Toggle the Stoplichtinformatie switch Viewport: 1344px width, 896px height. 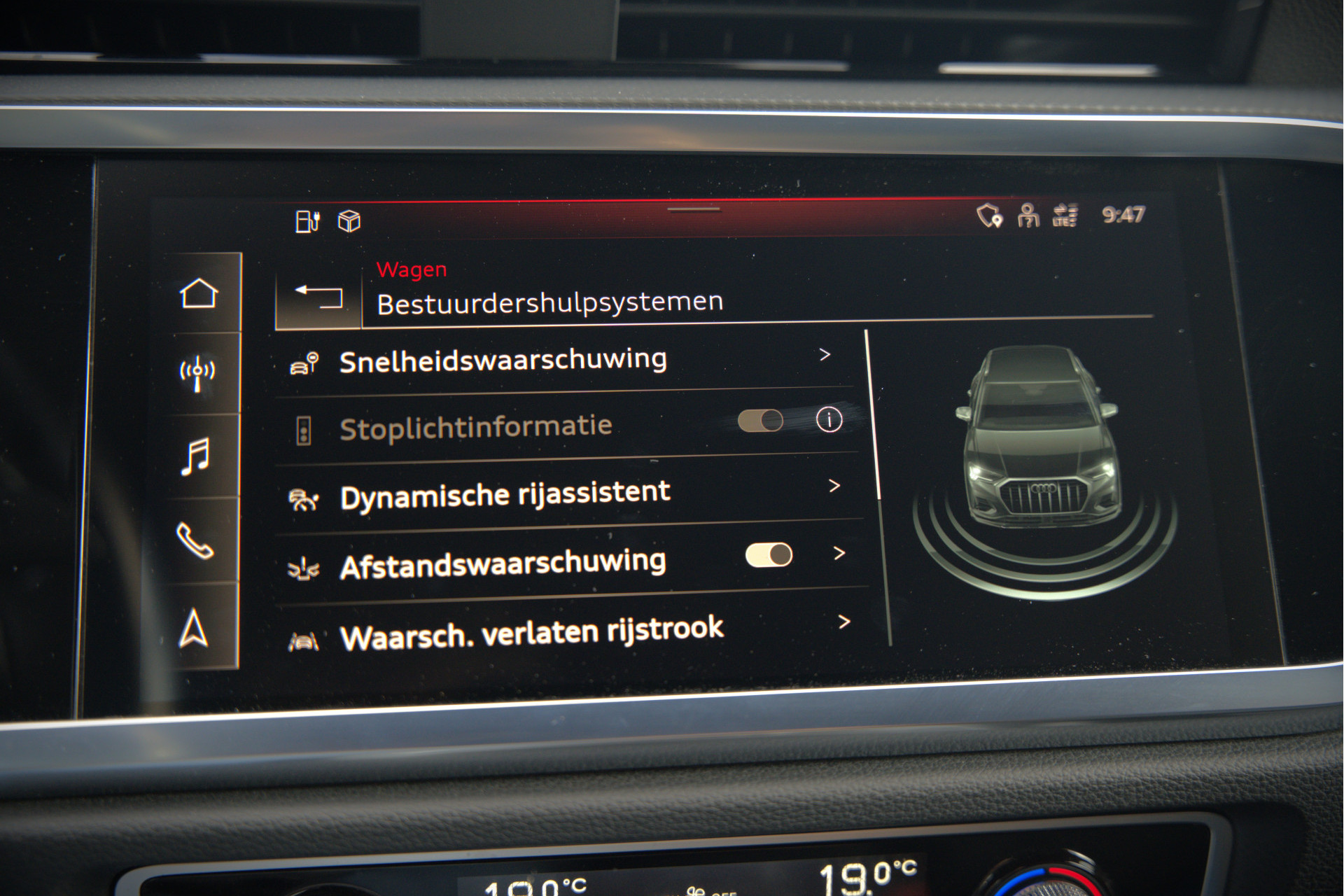pyautogui.click(x=760, y=421)
